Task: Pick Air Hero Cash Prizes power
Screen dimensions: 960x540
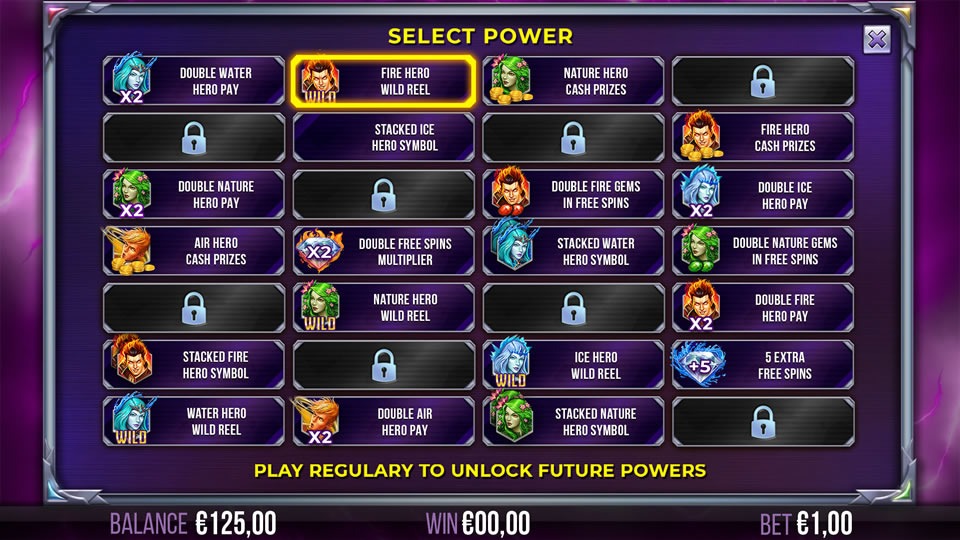Action: (x=194, y=251)
